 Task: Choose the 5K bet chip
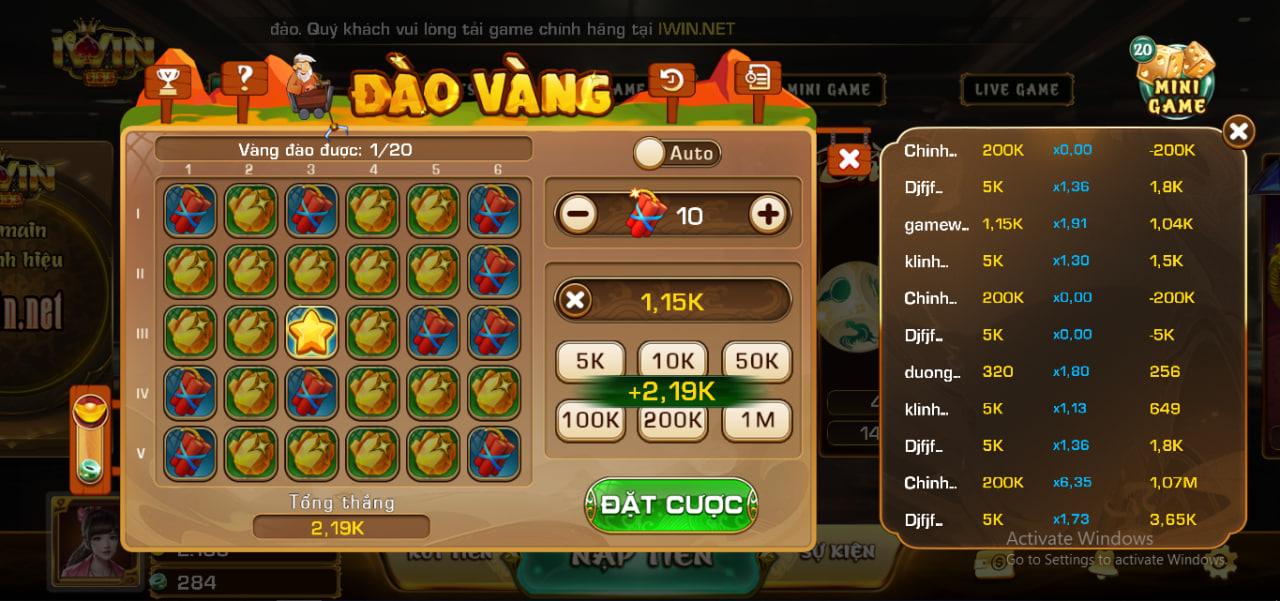(x=590, y=362)
